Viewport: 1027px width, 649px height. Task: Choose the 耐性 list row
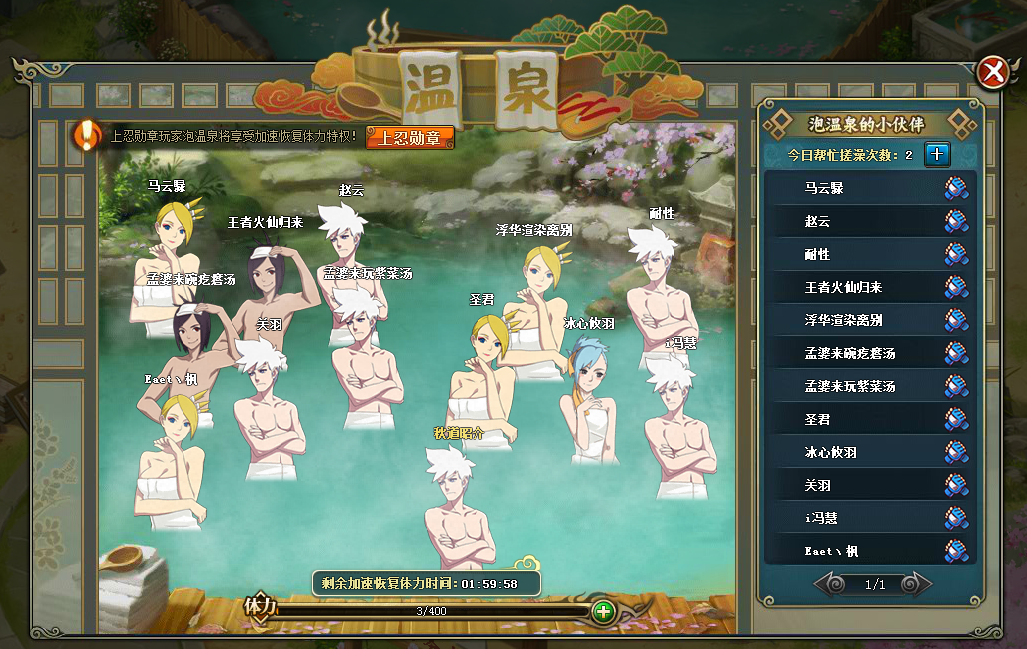coord(817,254)
